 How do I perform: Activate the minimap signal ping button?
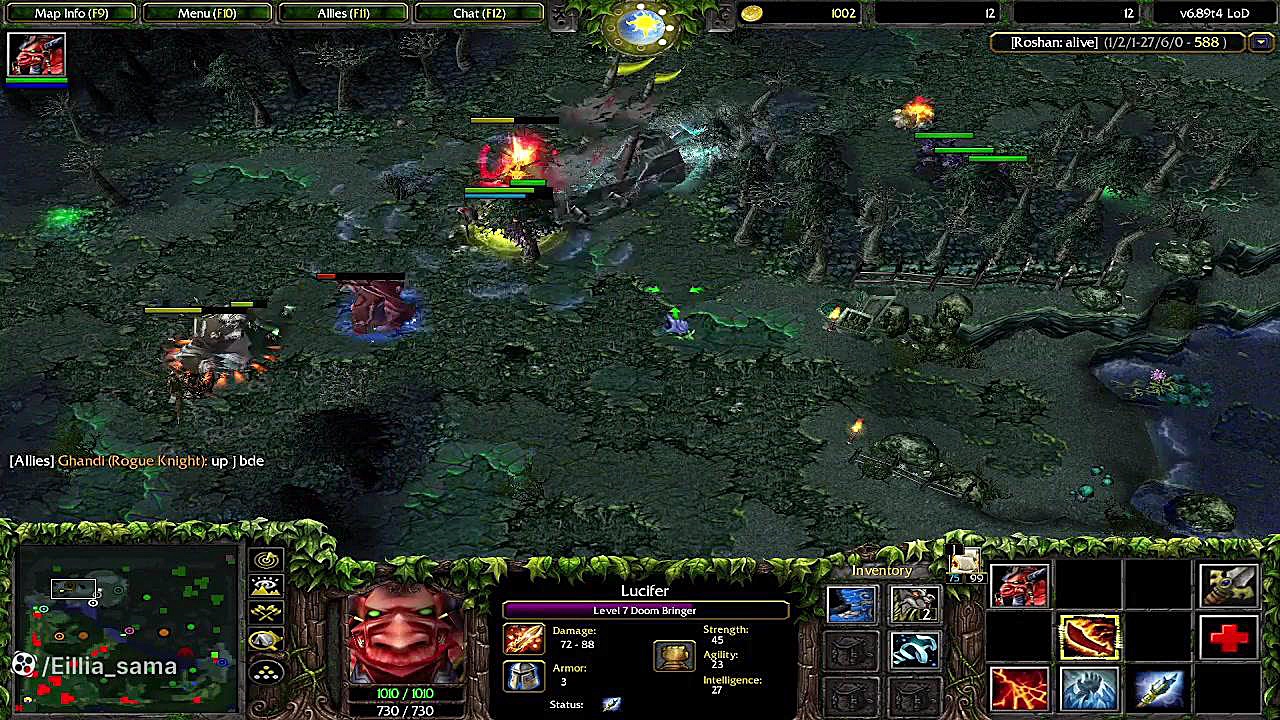tap(266, 560)
